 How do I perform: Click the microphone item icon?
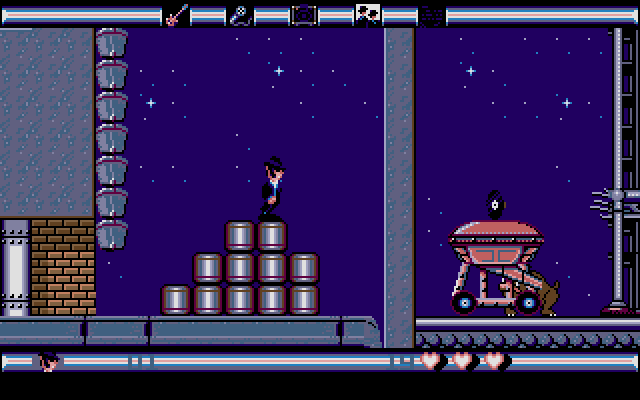240,14
